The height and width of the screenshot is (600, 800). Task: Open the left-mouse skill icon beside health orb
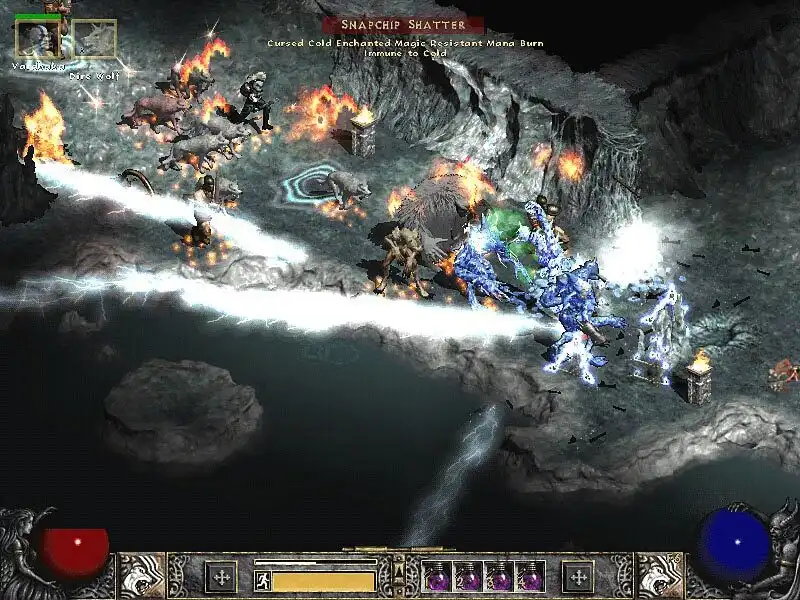(142, 576)
